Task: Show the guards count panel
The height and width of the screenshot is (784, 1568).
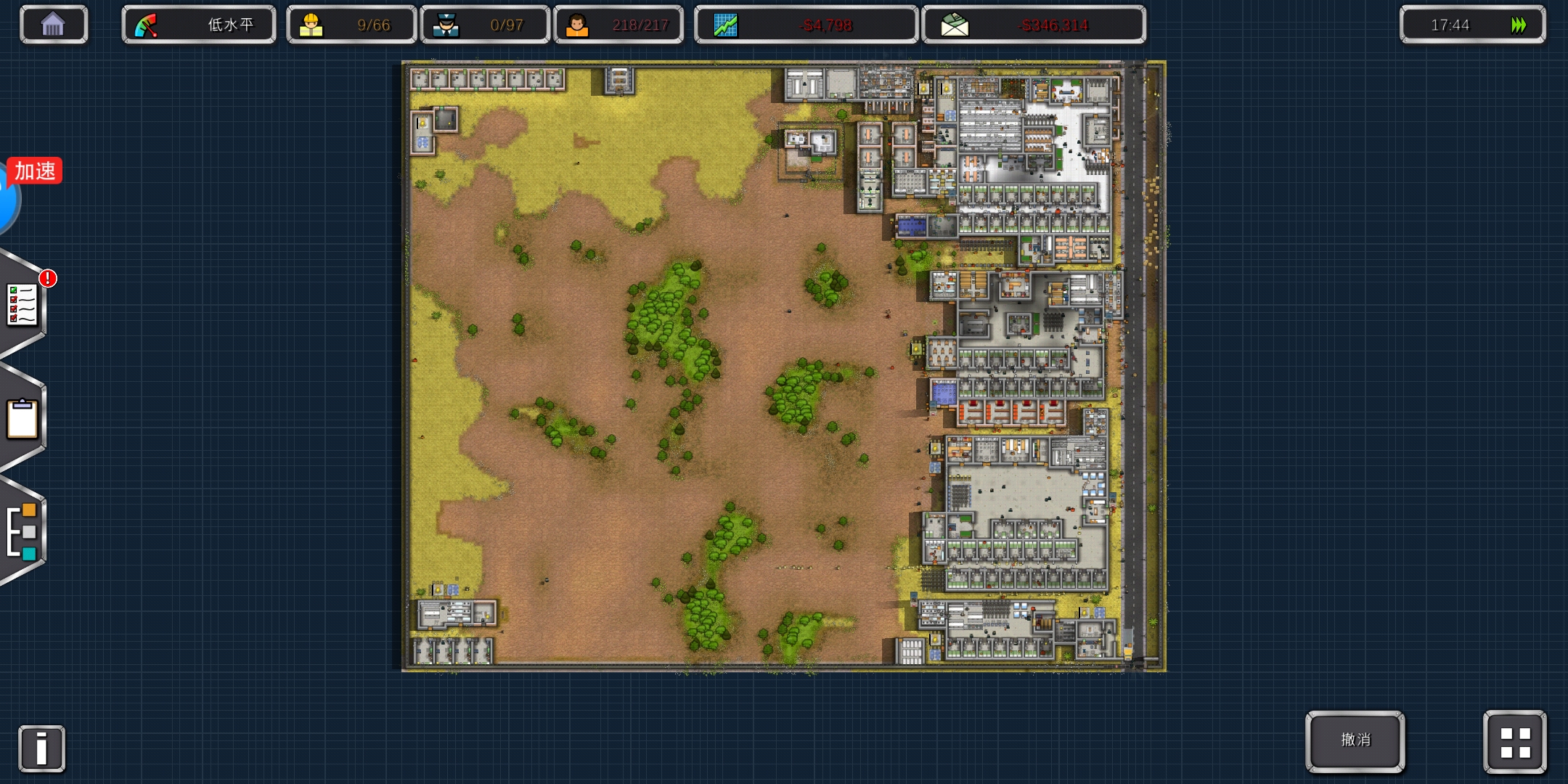Action: [484, 25]
